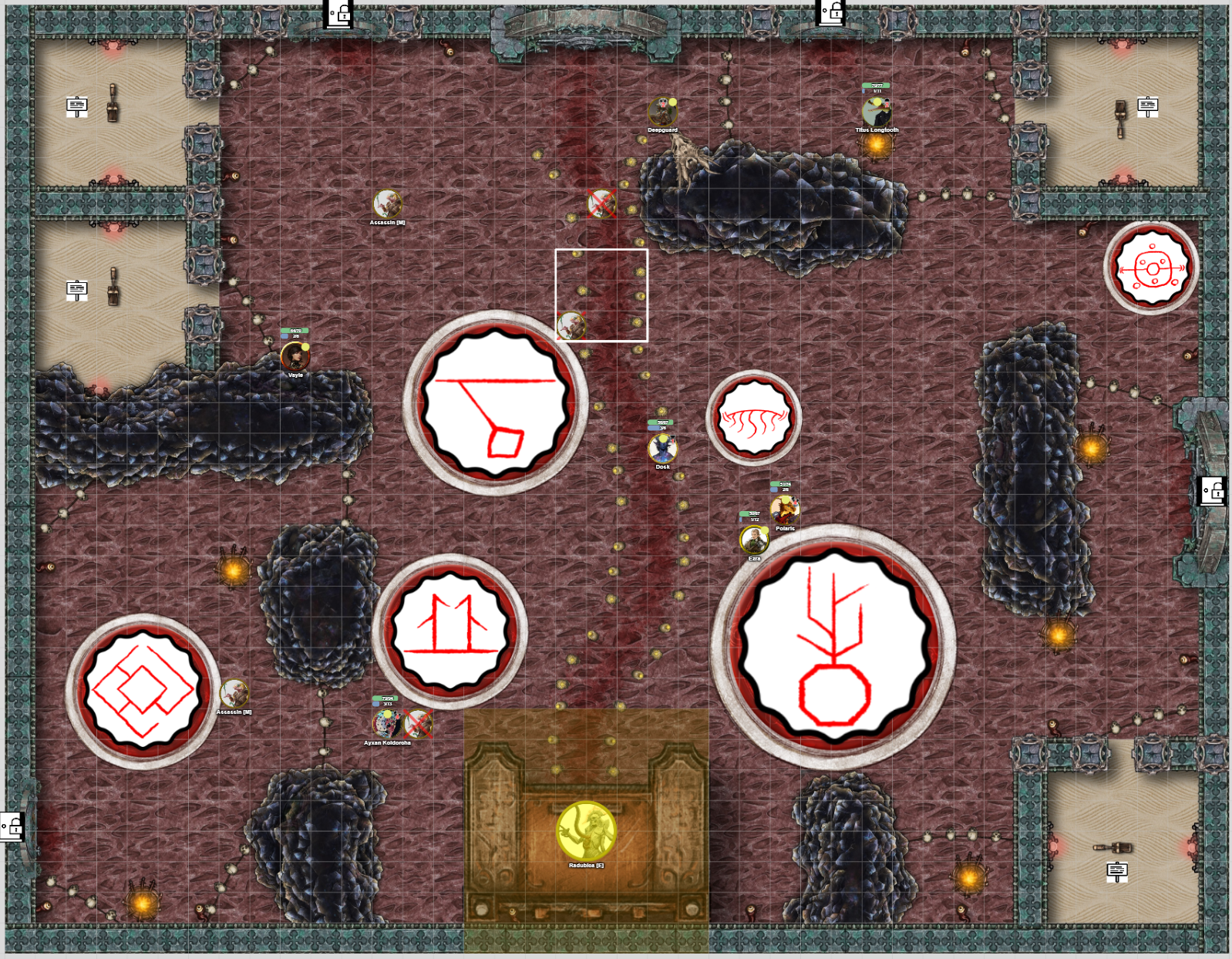Toggle the unlocked padlock door control at top-right
1232x959 pixels.
coord(829,12)
